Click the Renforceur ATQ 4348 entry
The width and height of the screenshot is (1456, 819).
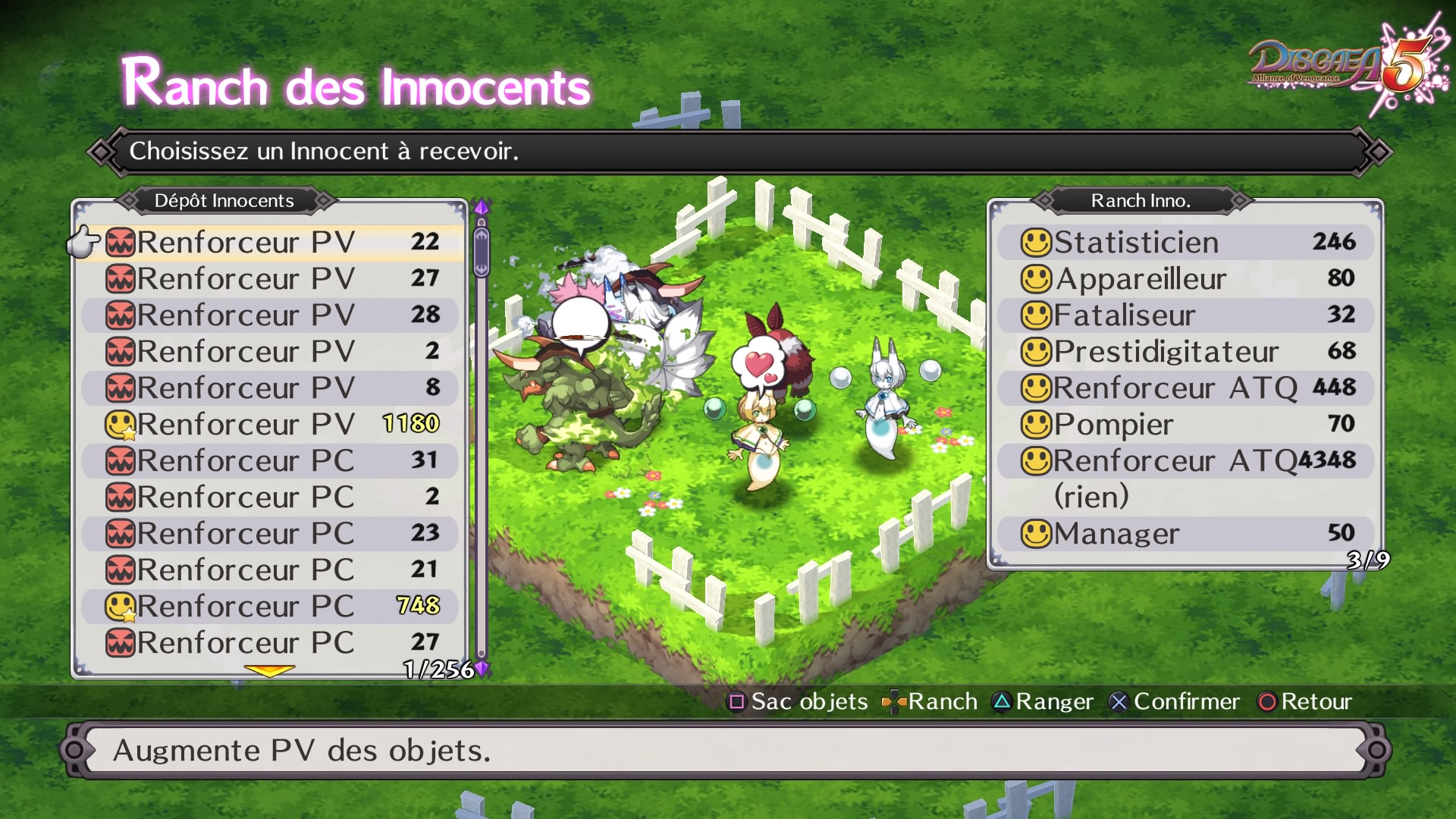pyautogui.click(x=1183, y=460)
